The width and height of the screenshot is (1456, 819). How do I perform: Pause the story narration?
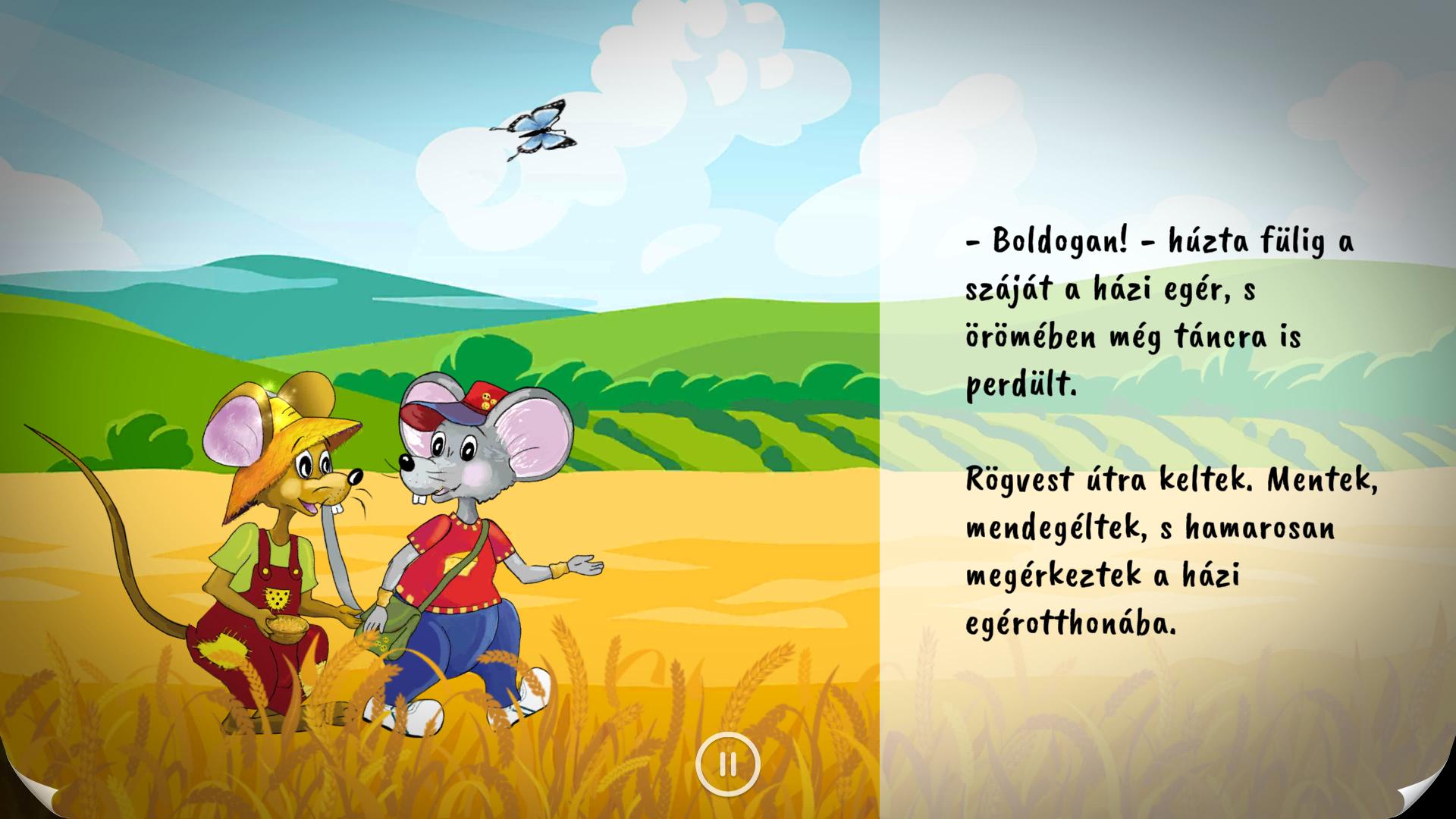[x=727, y=764]
